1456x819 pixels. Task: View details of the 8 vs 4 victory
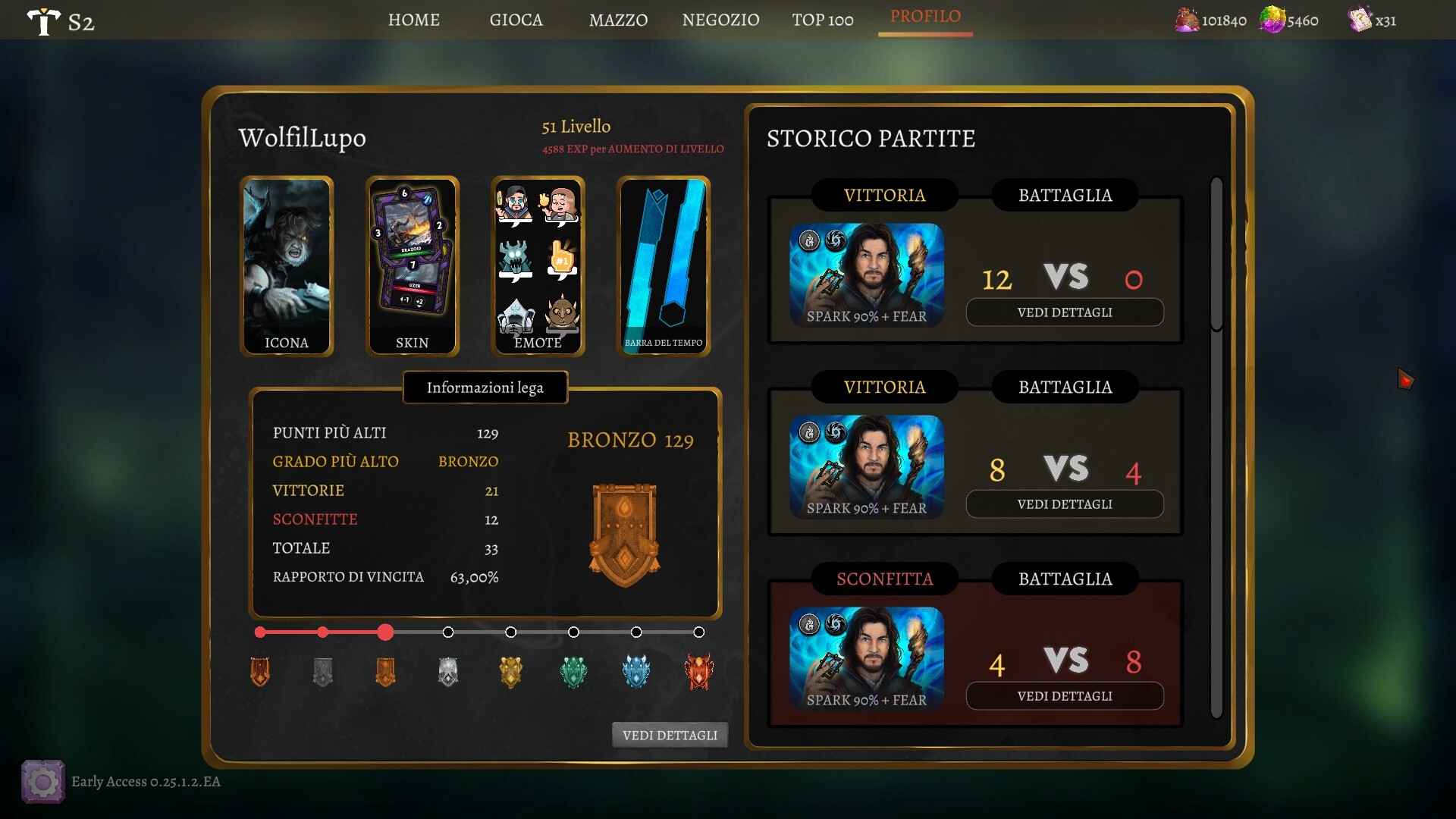point(1065,504)
